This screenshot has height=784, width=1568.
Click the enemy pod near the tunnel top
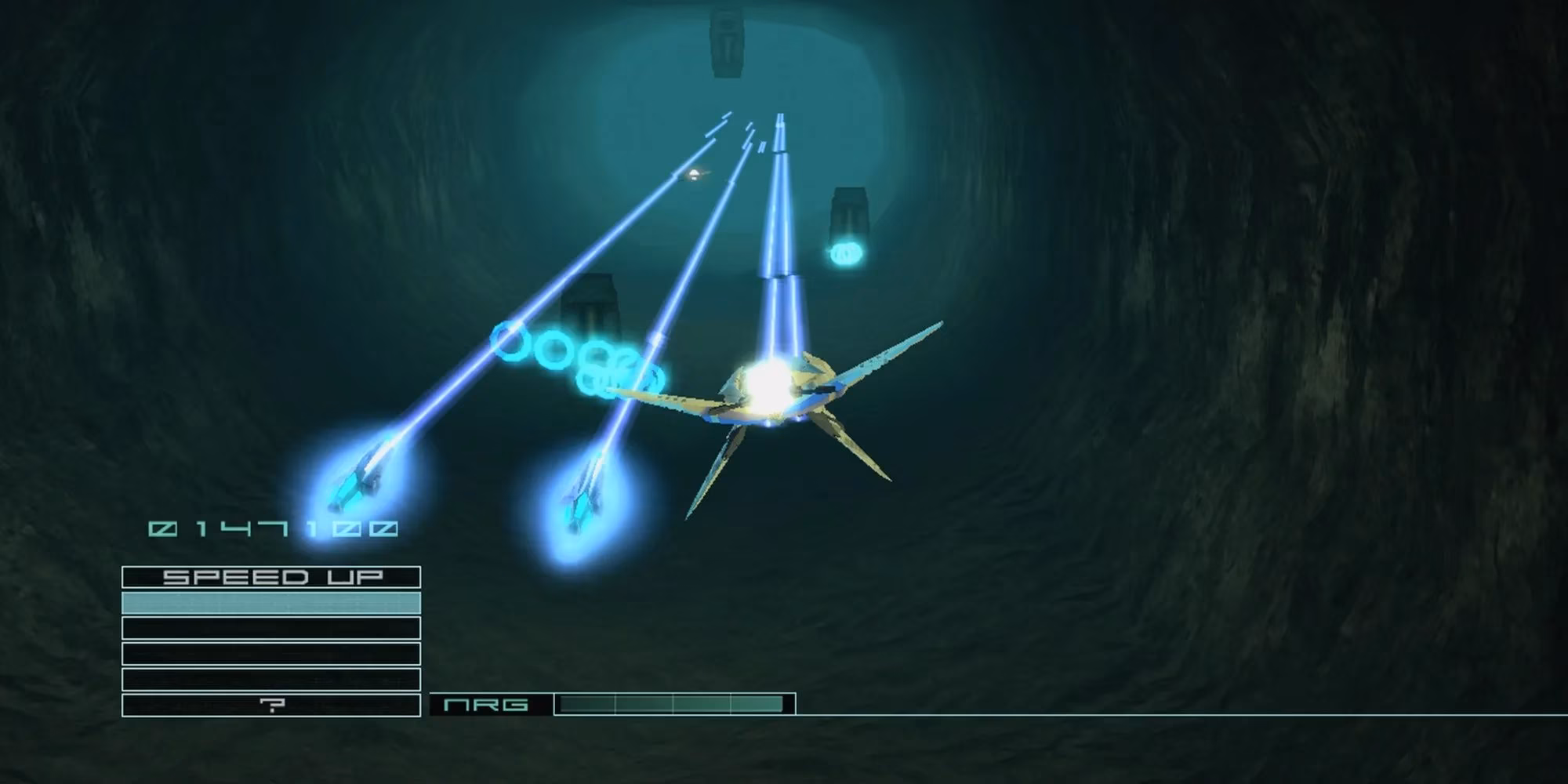click(x=725, y=43)
